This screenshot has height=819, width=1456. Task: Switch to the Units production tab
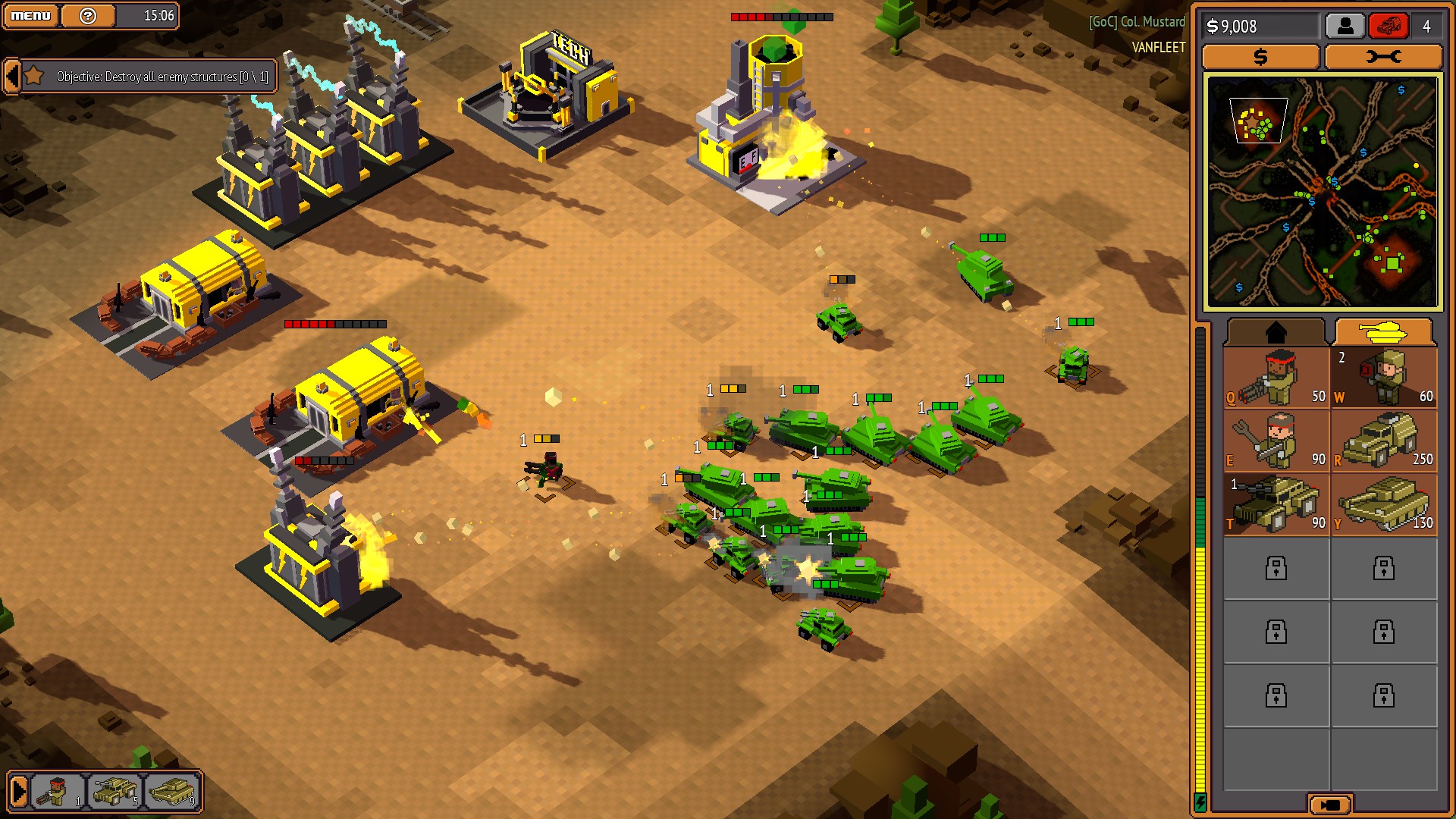coord(1385,331)
